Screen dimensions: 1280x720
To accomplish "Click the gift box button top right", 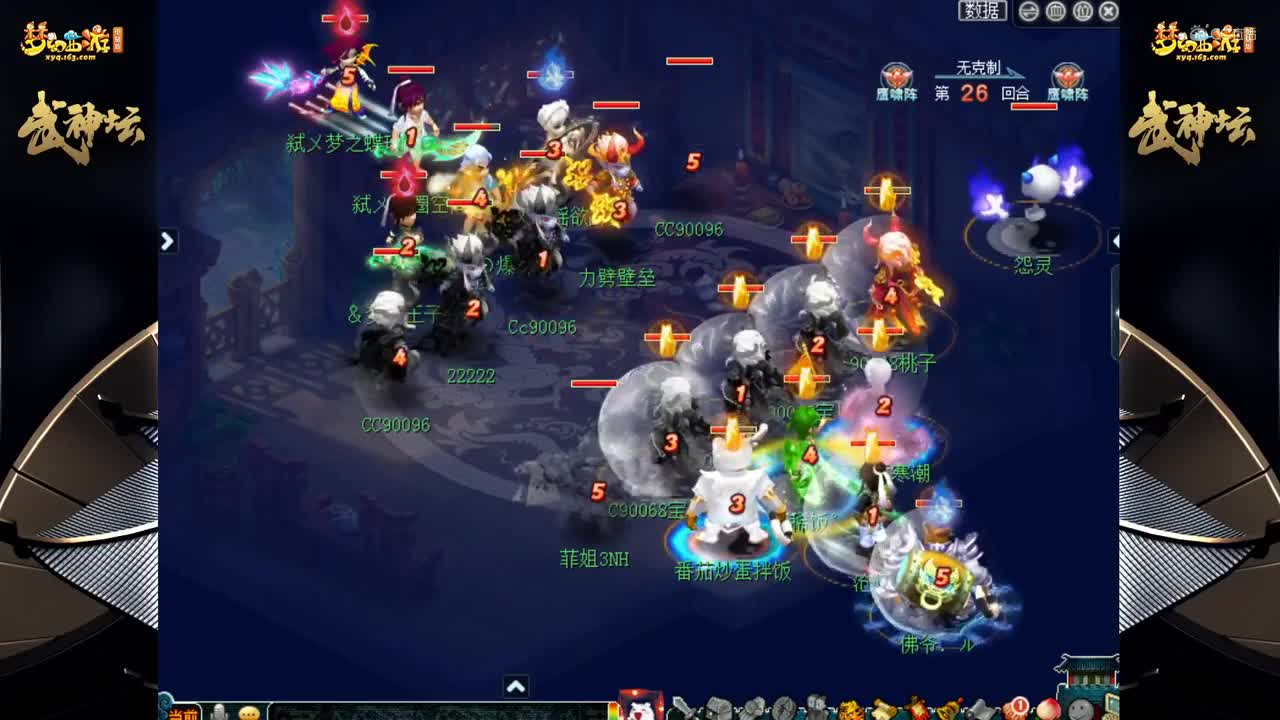I will pos(1082,10).
